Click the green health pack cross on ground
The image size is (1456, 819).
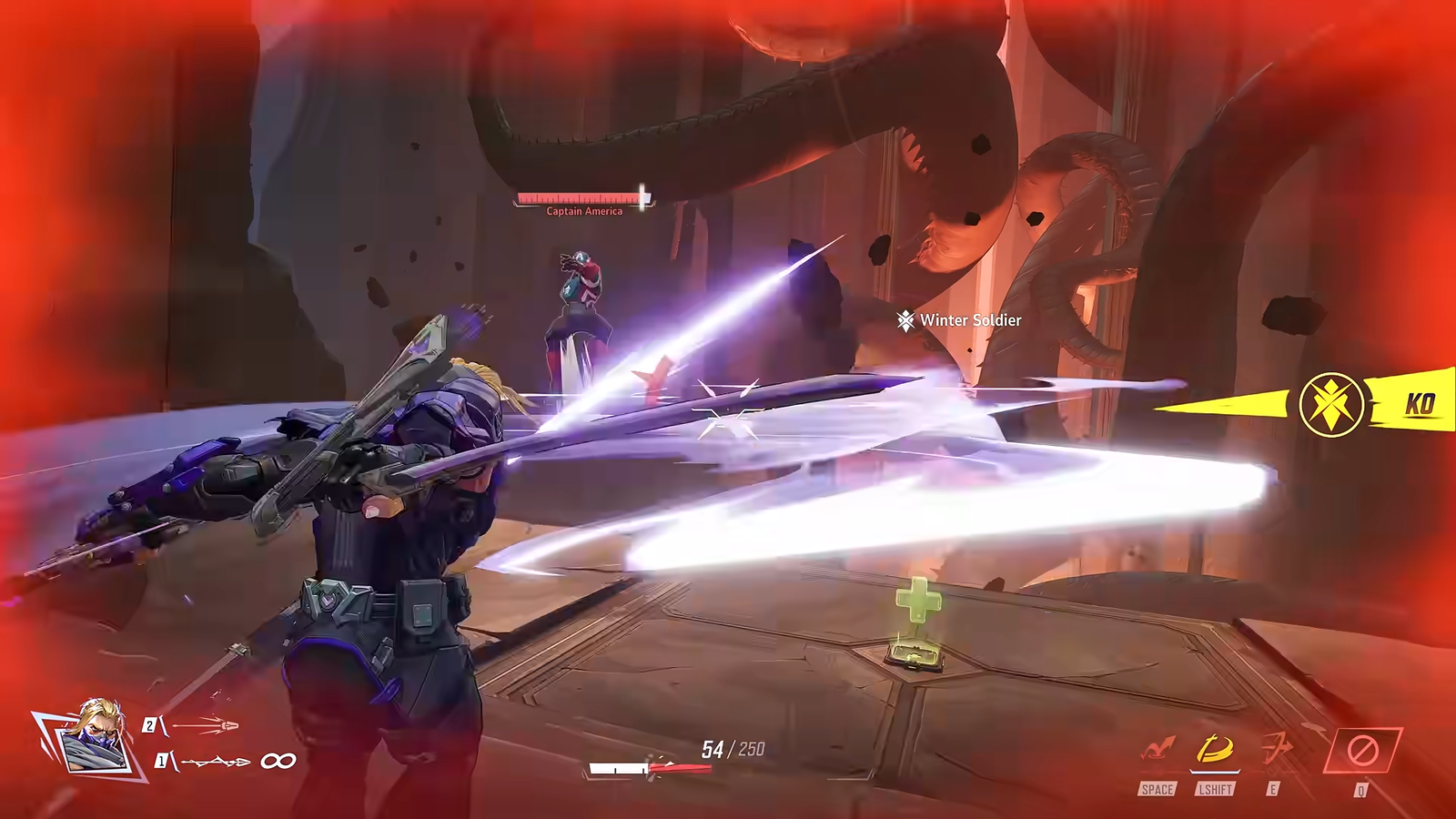coord(919,601)
